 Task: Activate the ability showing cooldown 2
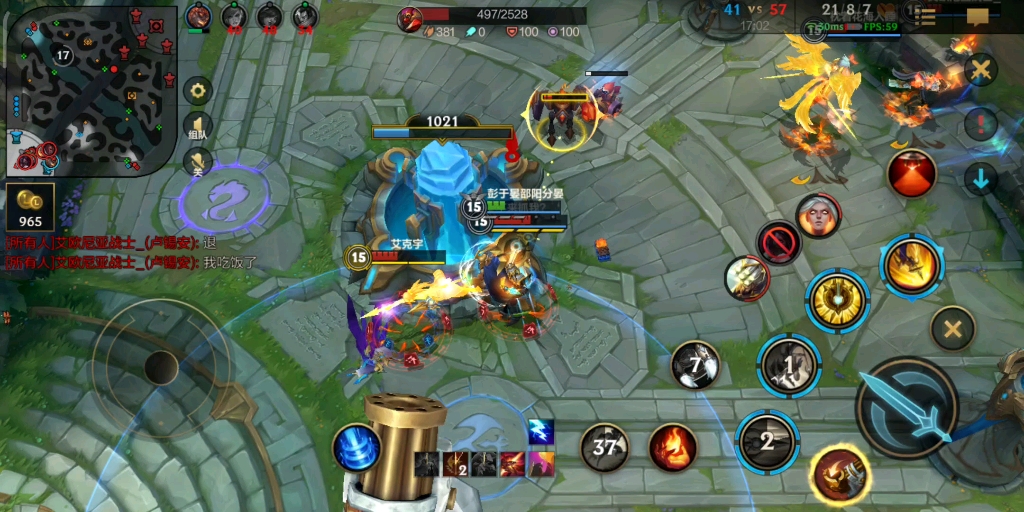[x=767, y=441]
